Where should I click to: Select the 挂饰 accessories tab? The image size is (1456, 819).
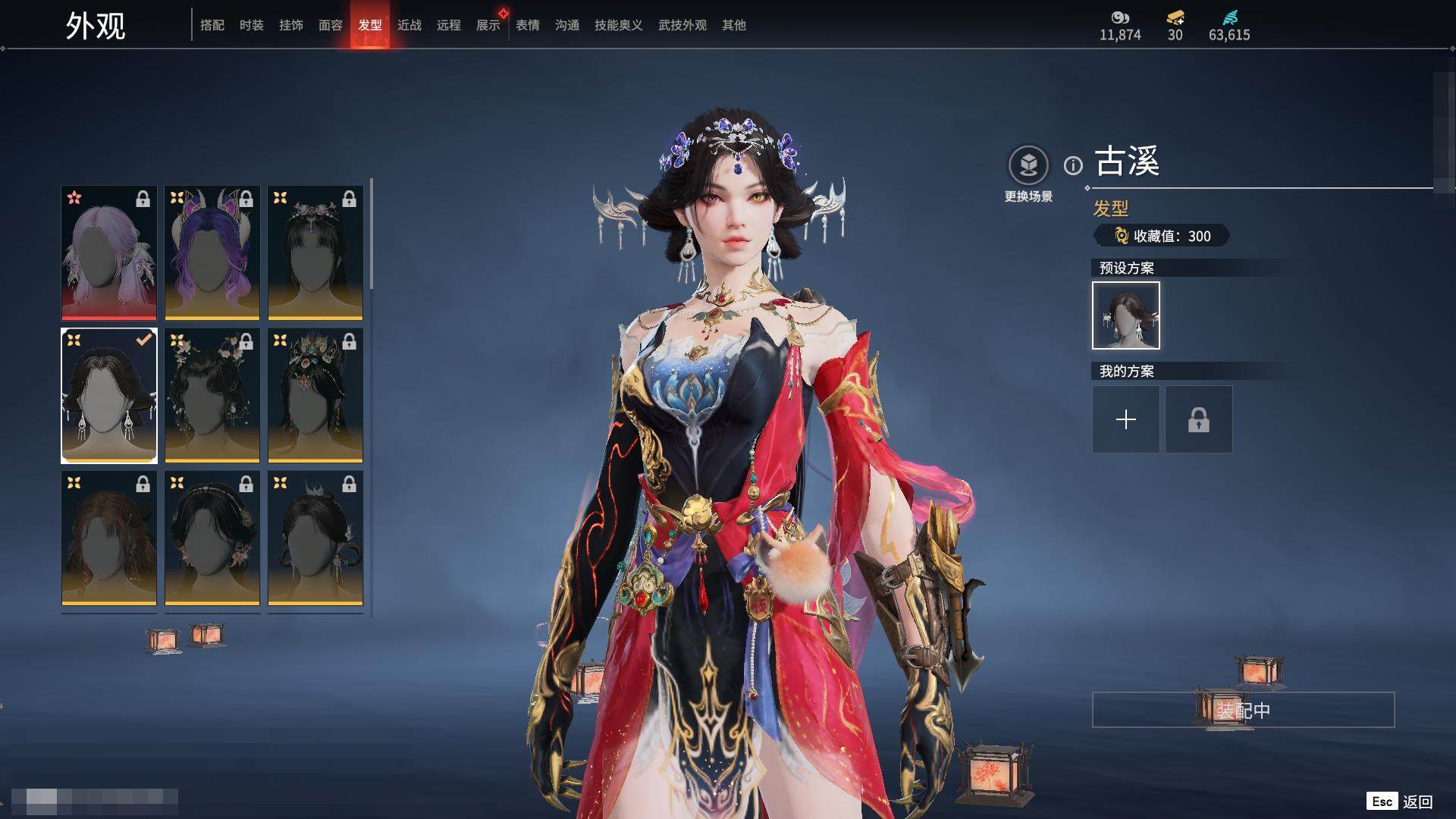[x=291, y=25]
